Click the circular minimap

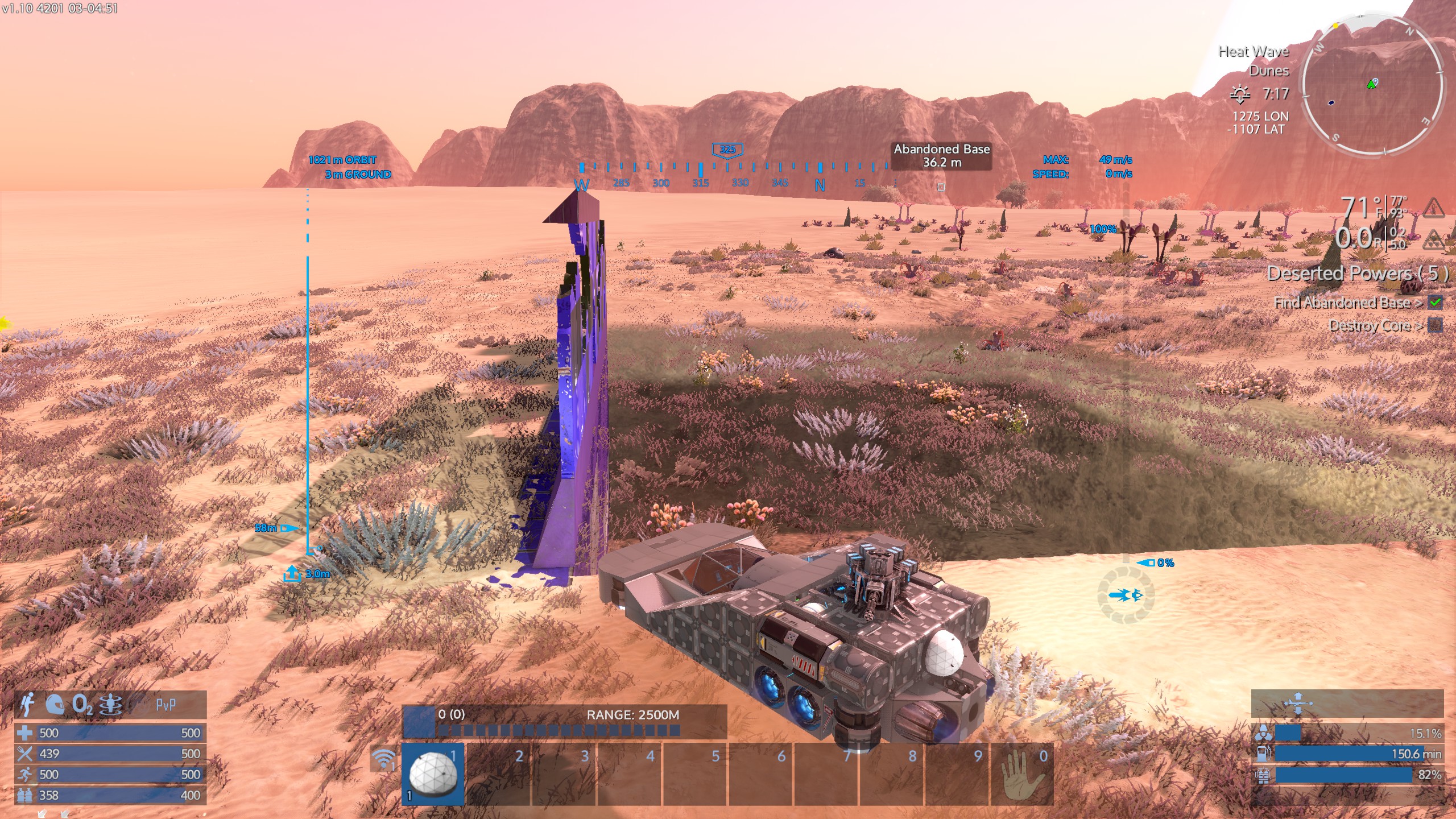(x=1372, y=88)
